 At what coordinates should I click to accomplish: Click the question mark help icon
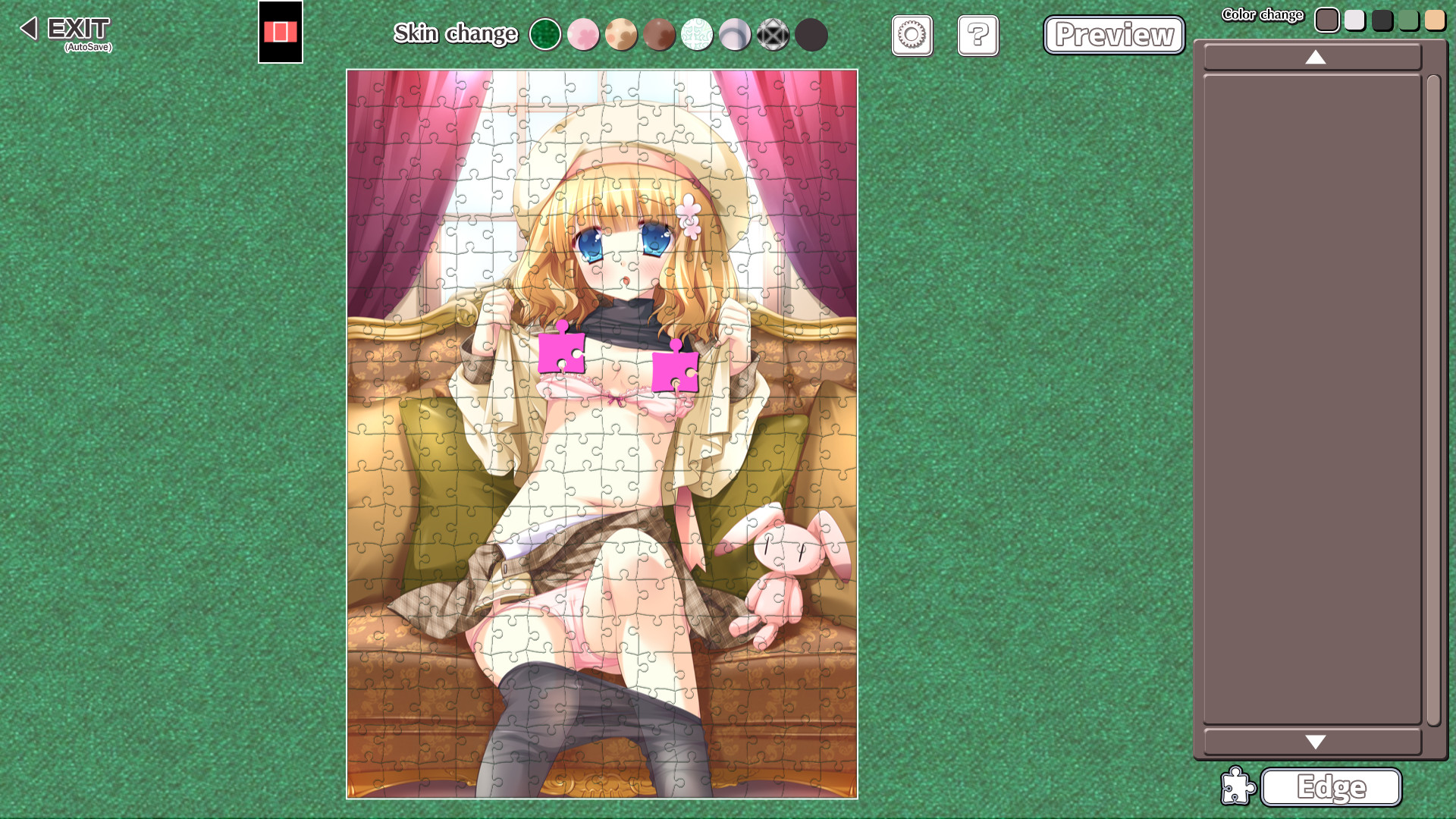(977, 35)
